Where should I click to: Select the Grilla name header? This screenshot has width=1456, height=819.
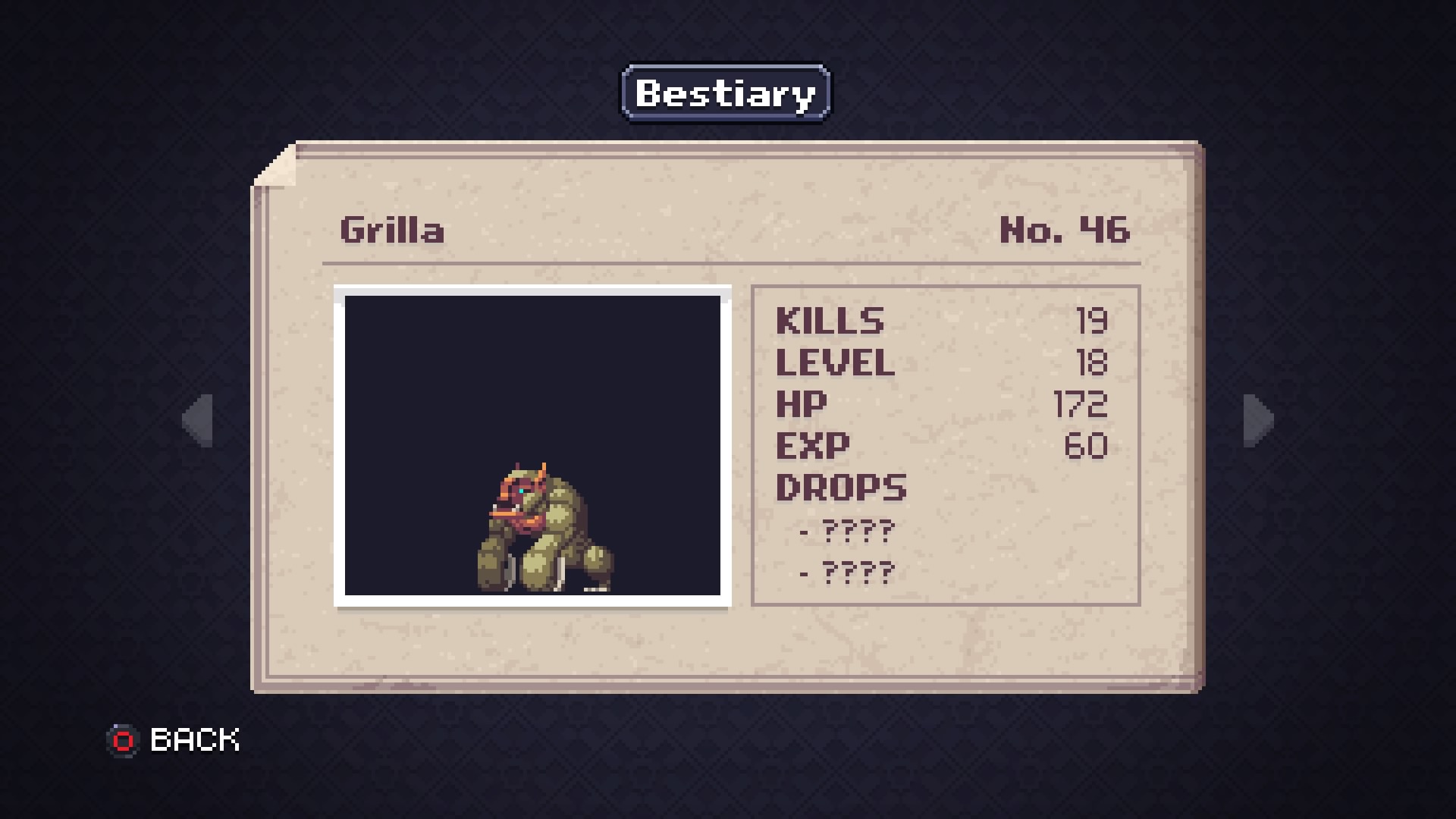pyautogui.click(x=391, y=231)
